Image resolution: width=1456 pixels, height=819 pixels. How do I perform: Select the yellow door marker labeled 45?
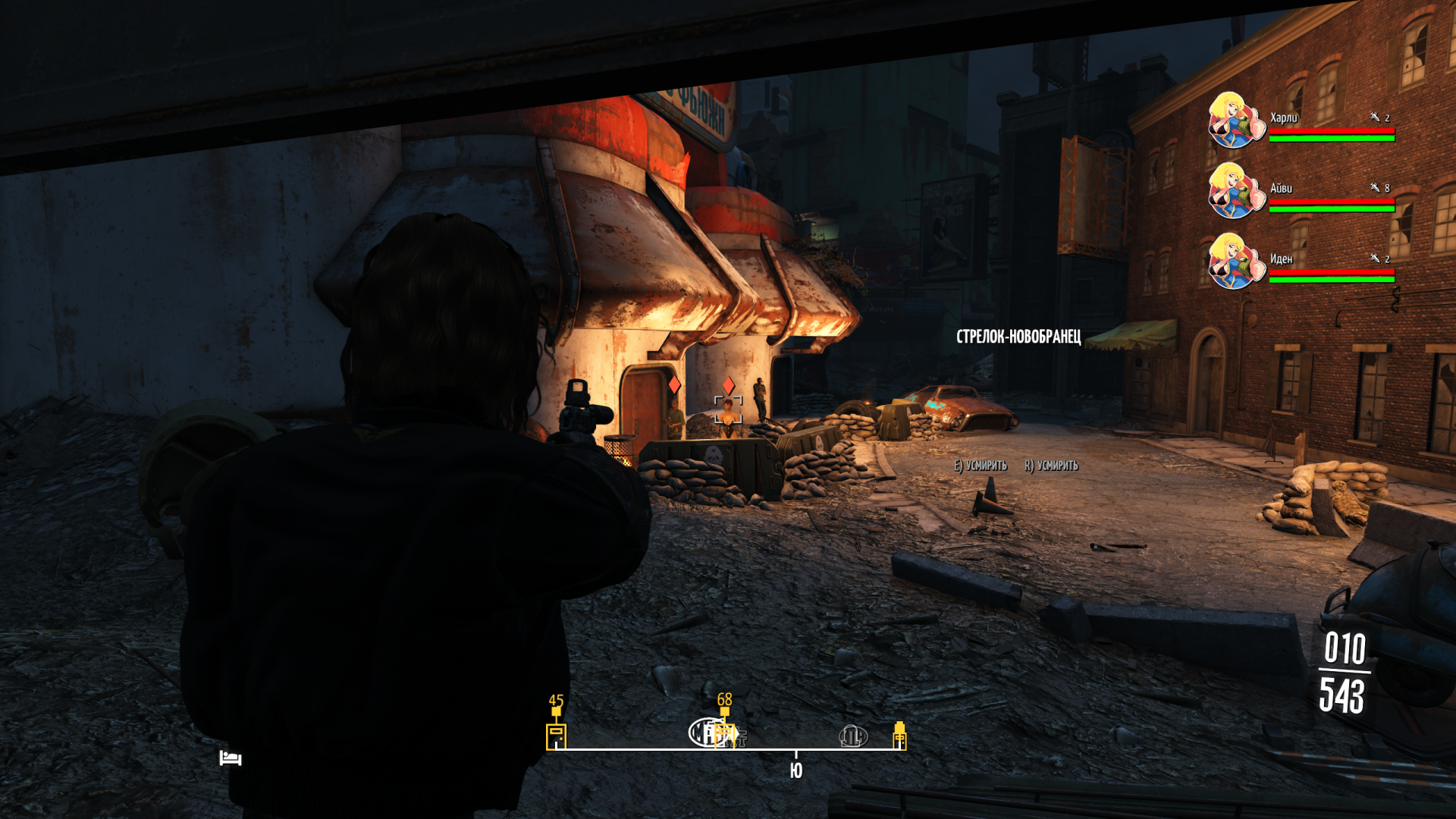pyautogui.click(x=556, y=736)
